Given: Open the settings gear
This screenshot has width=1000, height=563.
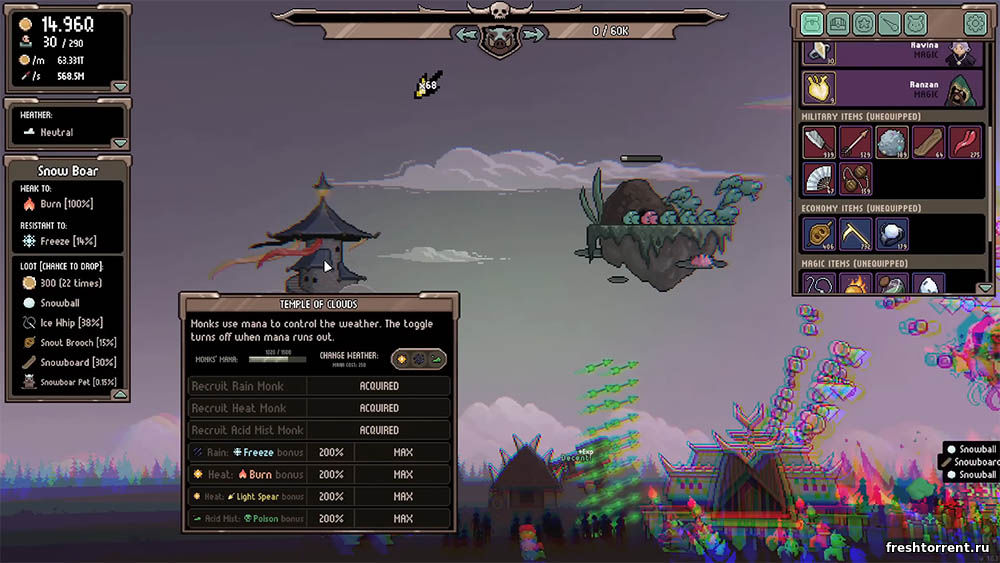Looking at the screenshot, I should [x=974, y=23].
